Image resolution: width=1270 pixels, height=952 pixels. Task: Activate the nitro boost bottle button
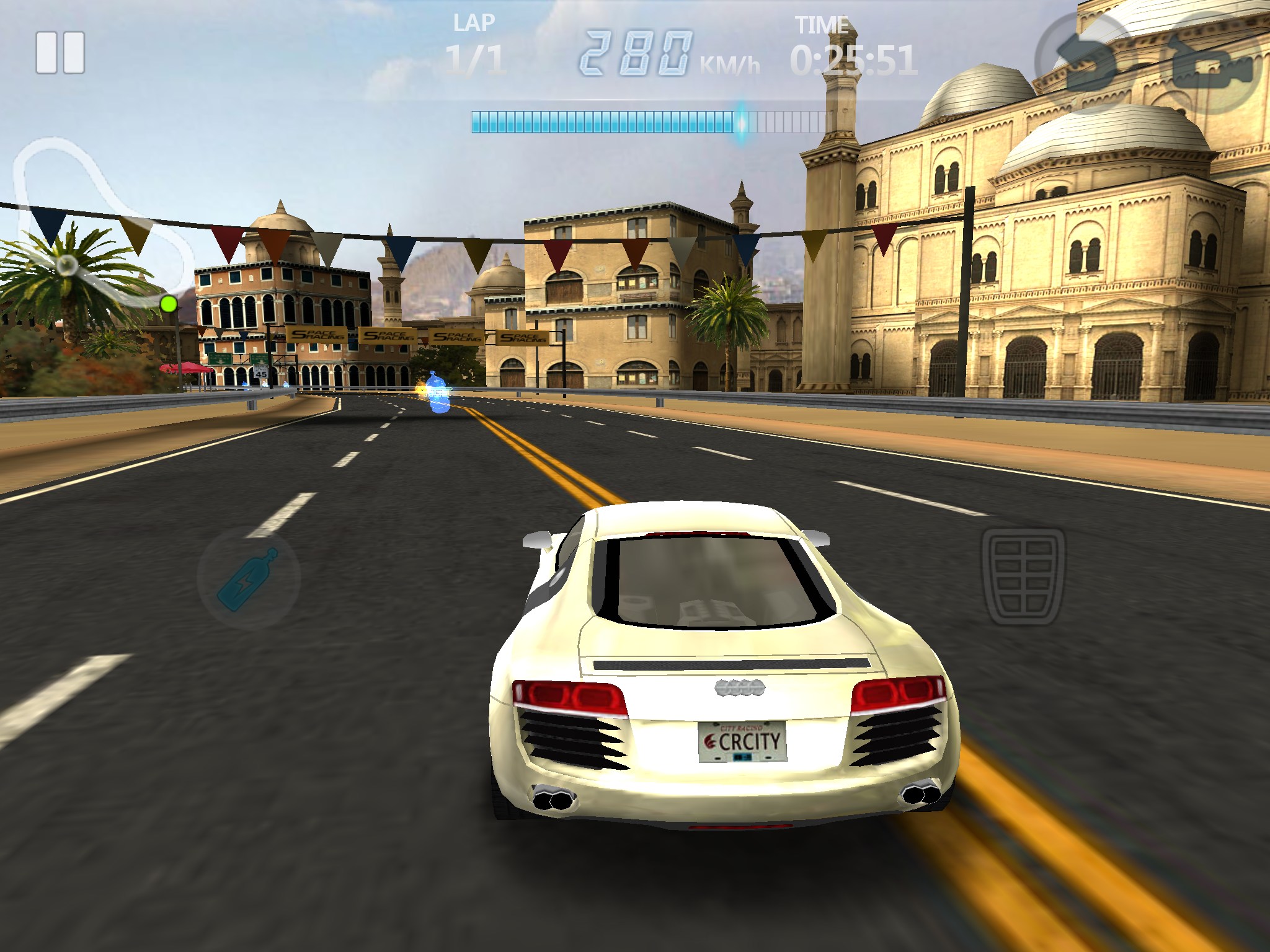click(248, 578)
